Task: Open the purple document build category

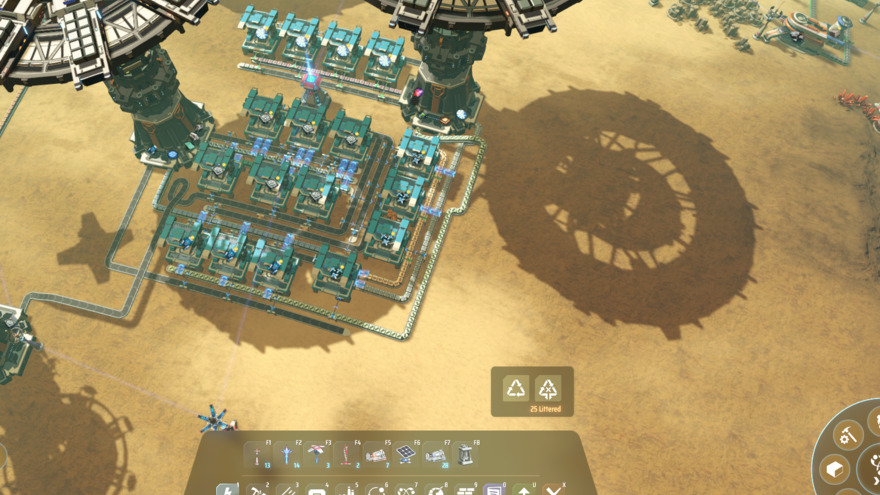Action: tap(493, 490)
